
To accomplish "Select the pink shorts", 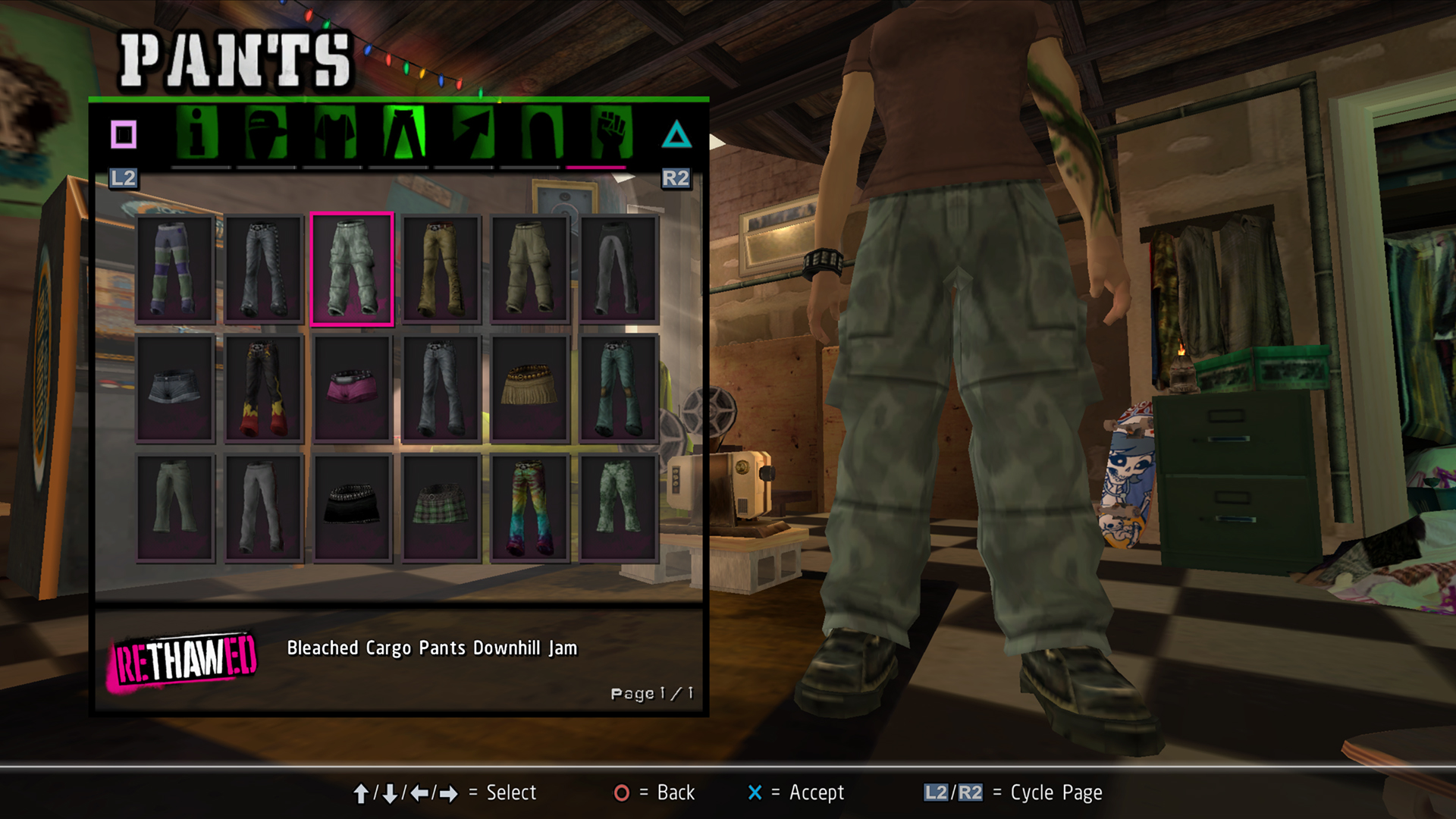I will [x=352, y=388].
